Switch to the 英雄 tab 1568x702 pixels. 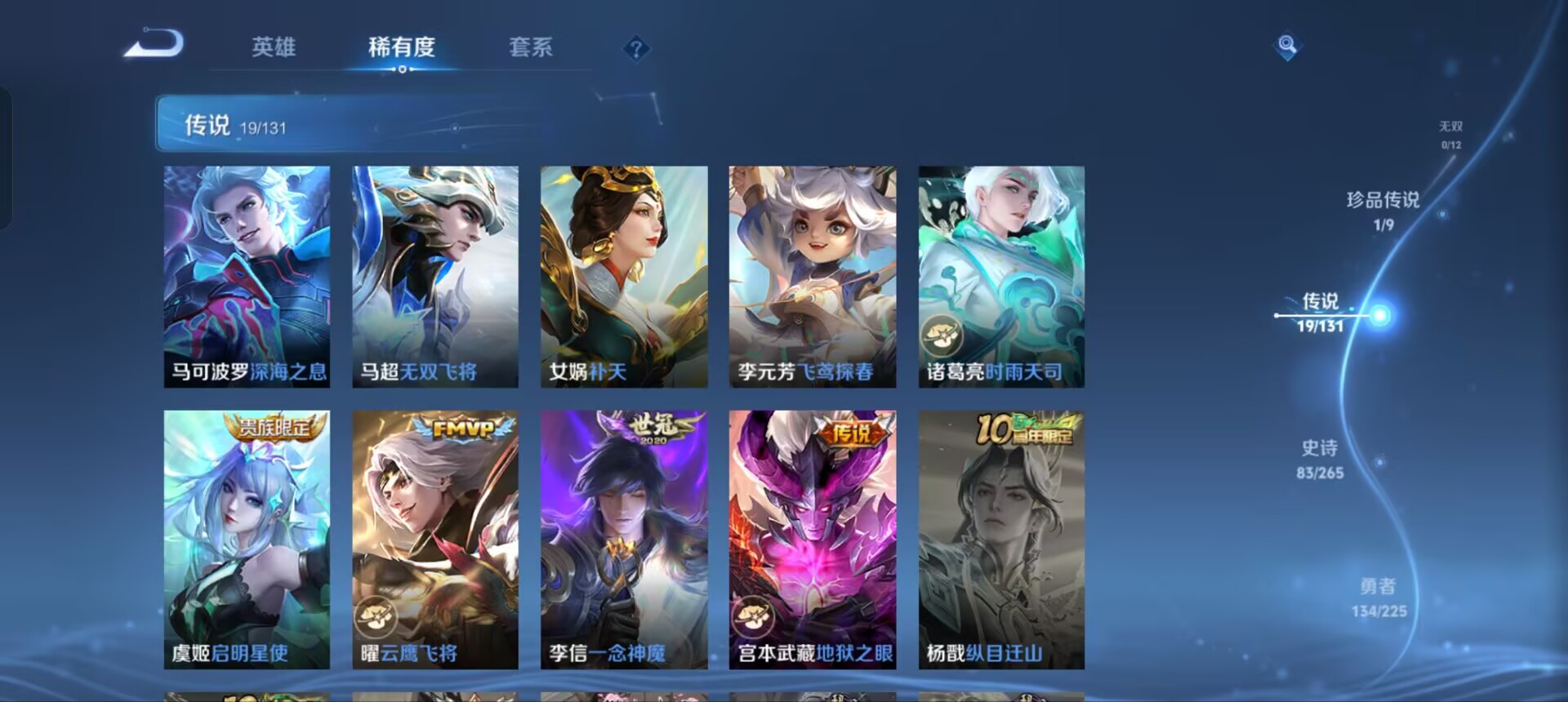274,49
